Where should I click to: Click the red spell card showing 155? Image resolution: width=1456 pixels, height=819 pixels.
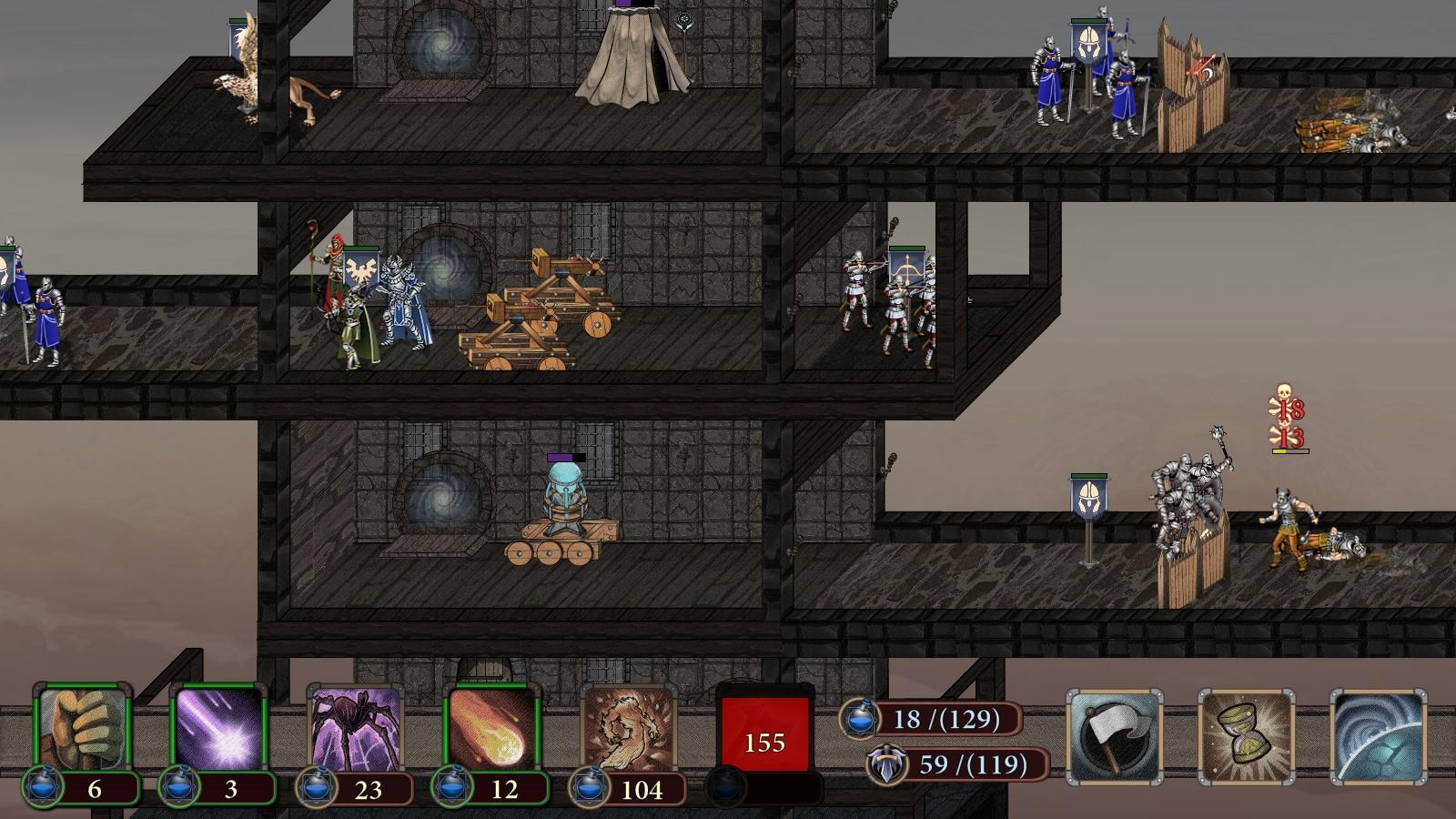pyautogui.click(x=764, y=733)
